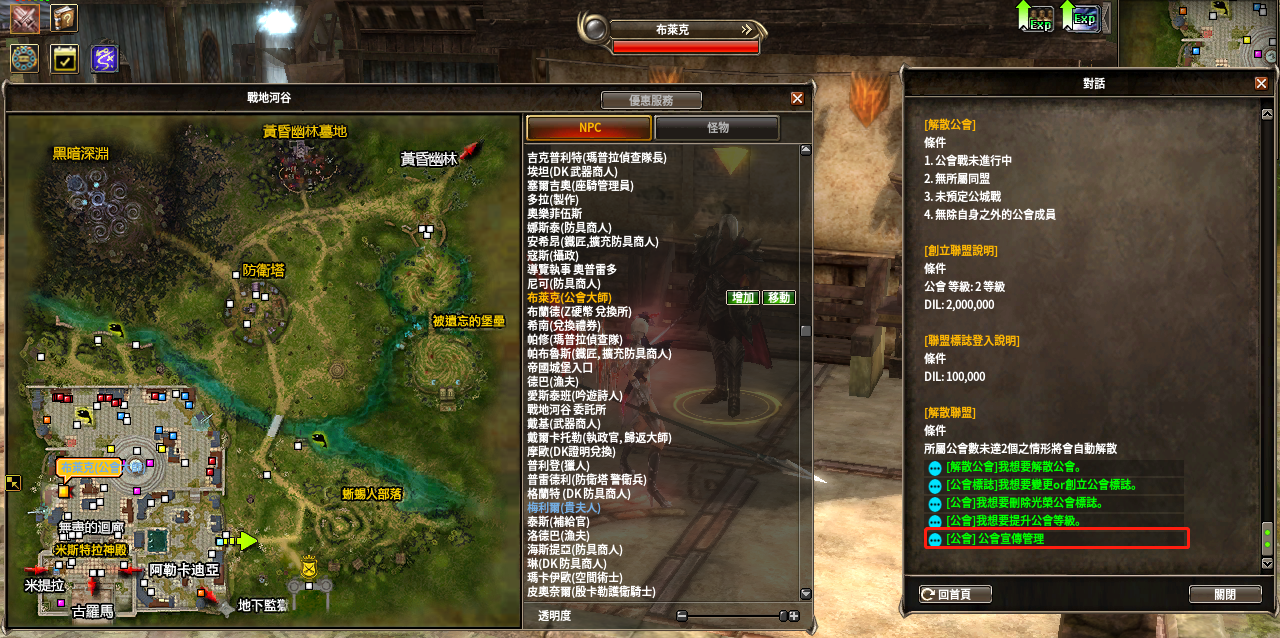Select 泰斯(補給官) from the NPC list

(x=560, y=522)
